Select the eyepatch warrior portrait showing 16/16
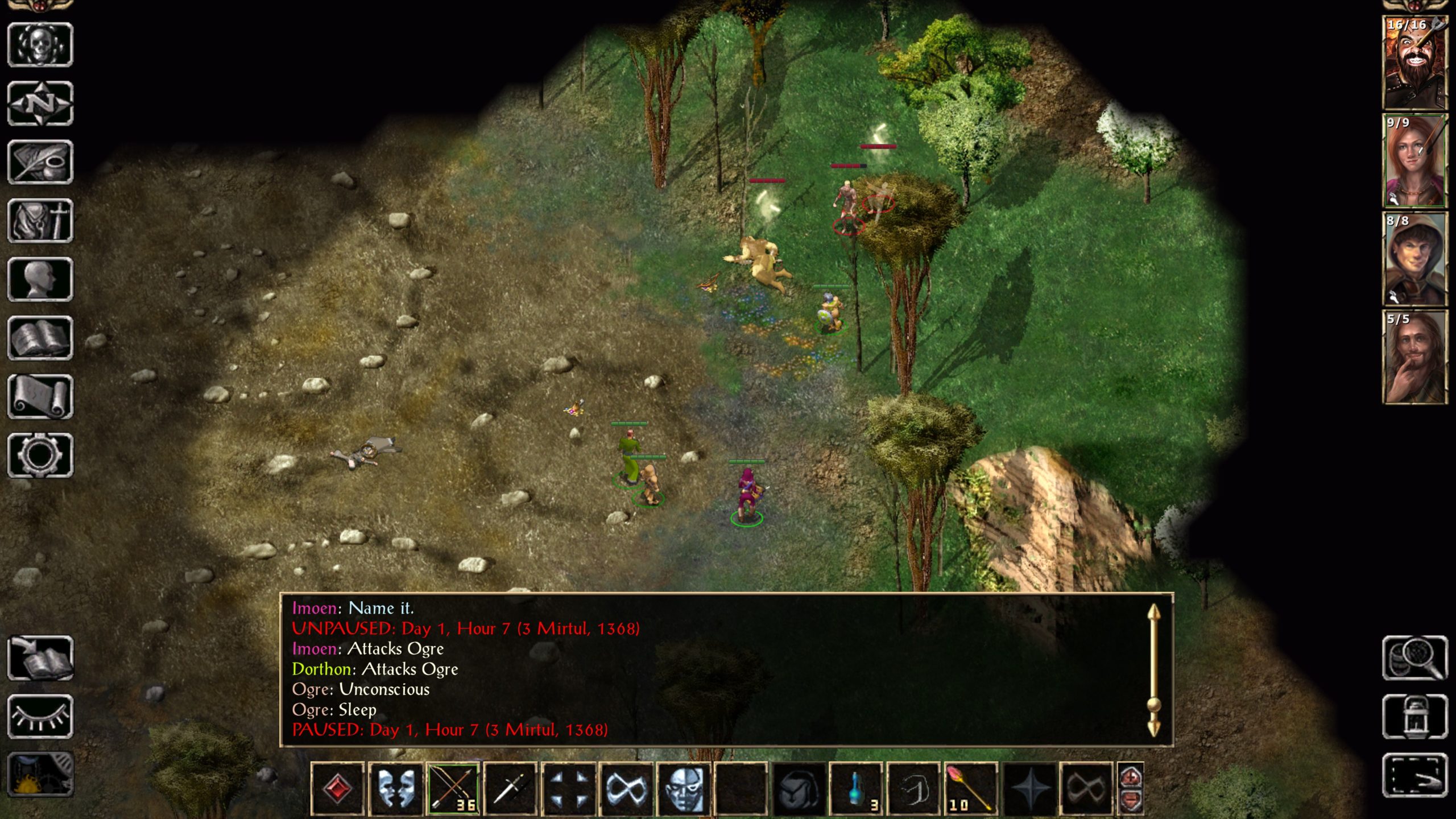The height and width of the screenshot is (819, 1456). (1414, 63)
